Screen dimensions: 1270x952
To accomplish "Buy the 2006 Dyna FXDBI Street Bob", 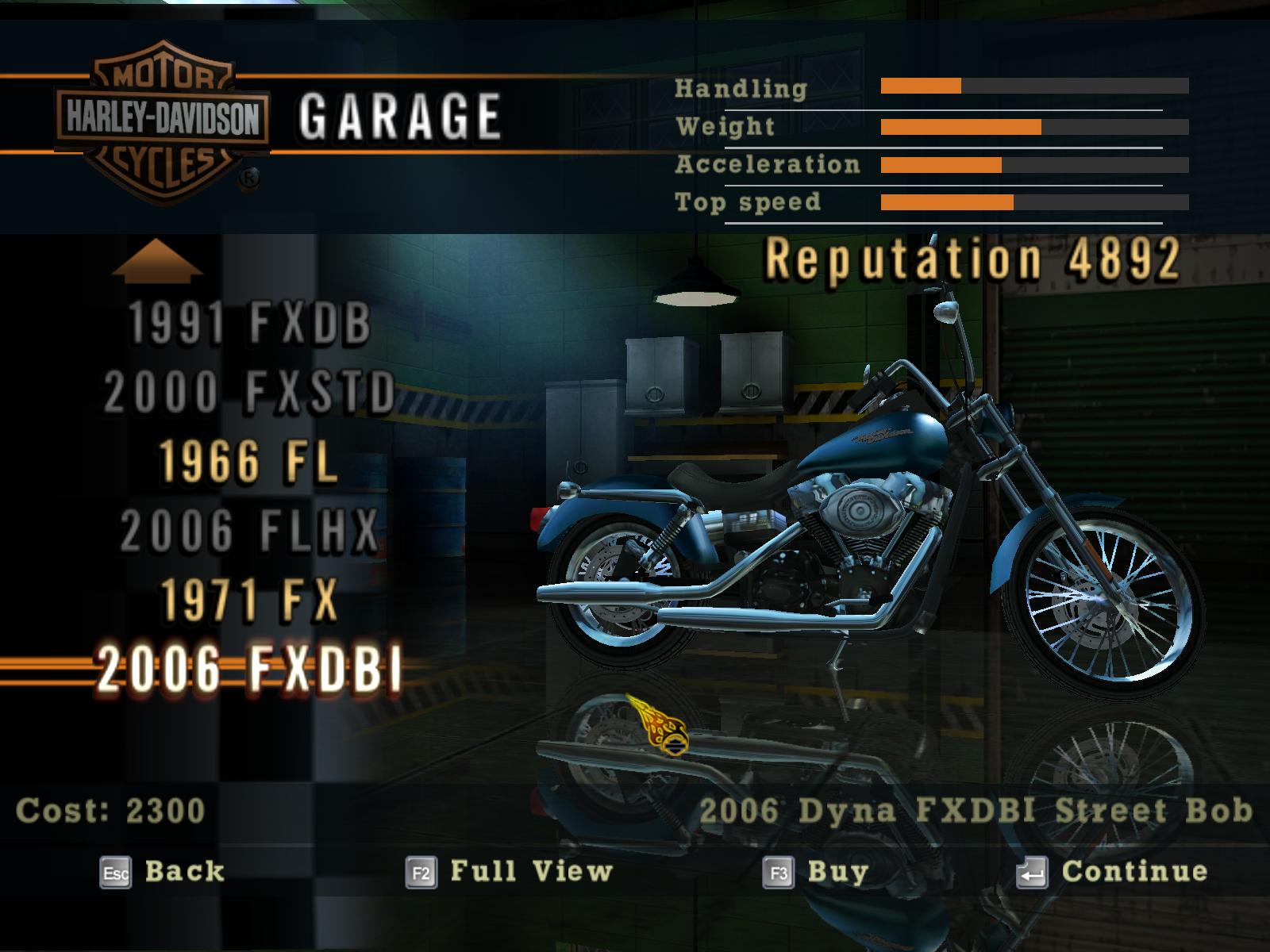I will tap(815, 872).
